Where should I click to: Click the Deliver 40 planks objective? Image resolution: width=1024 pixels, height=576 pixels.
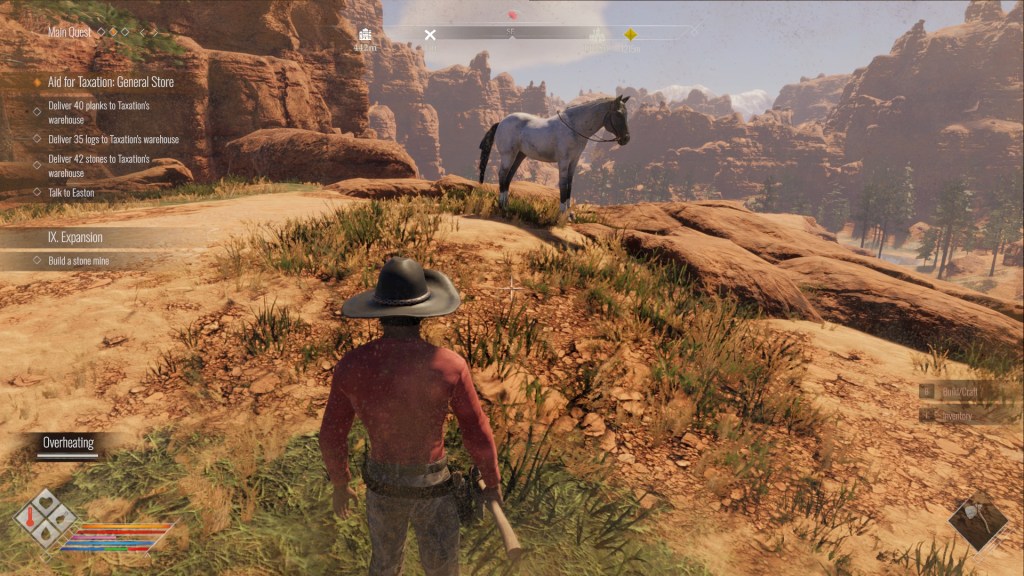pyautogui.click(x=99, y=111)
